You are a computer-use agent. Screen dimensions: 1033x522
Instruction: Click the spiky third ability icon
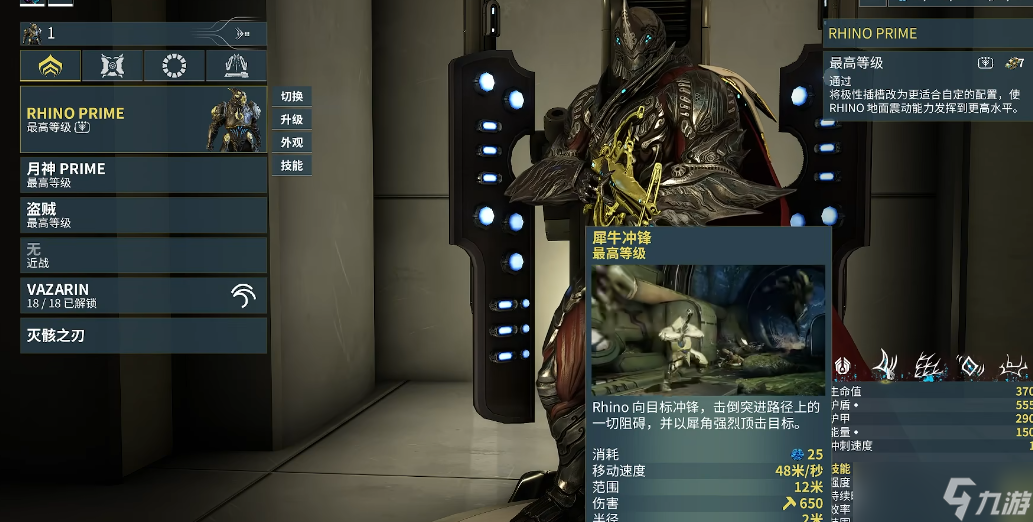point(929,366)
